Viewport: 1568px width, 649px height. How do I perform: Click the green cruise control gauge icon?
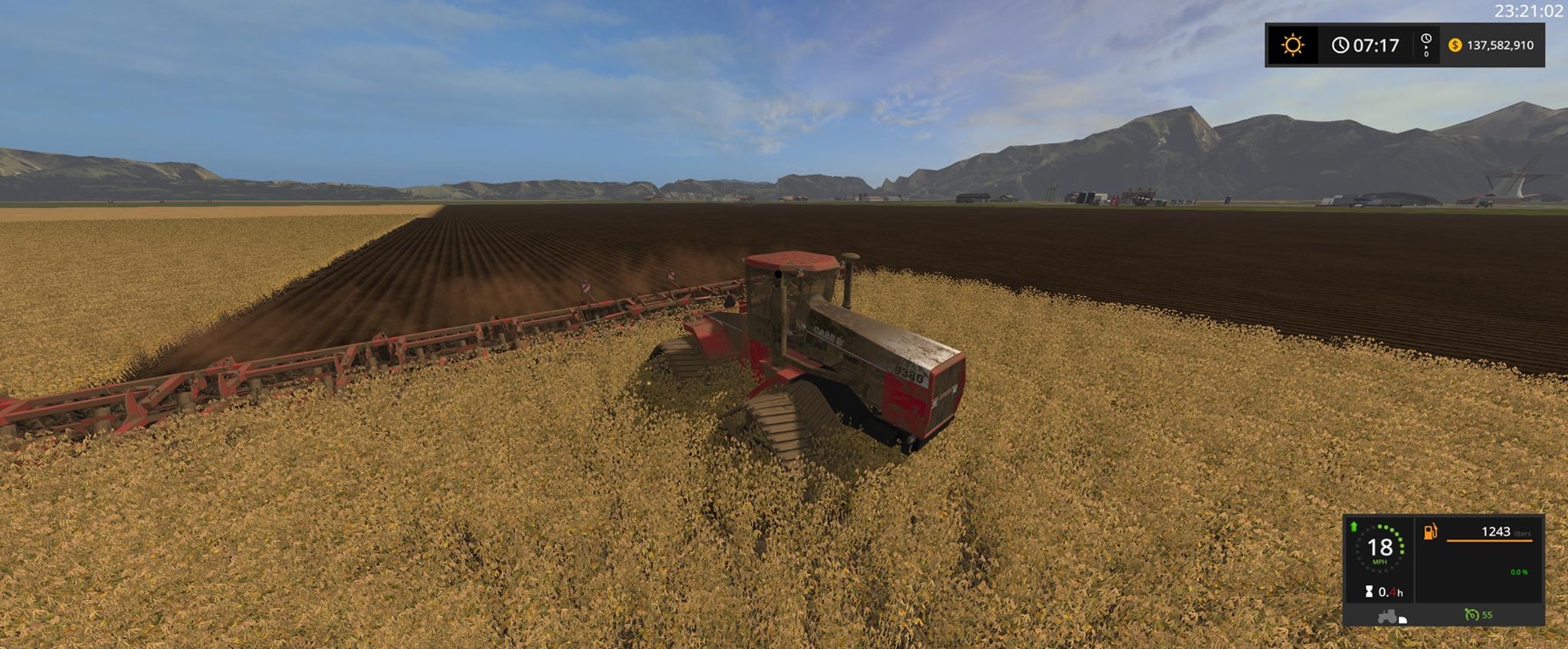(1472, 615)
